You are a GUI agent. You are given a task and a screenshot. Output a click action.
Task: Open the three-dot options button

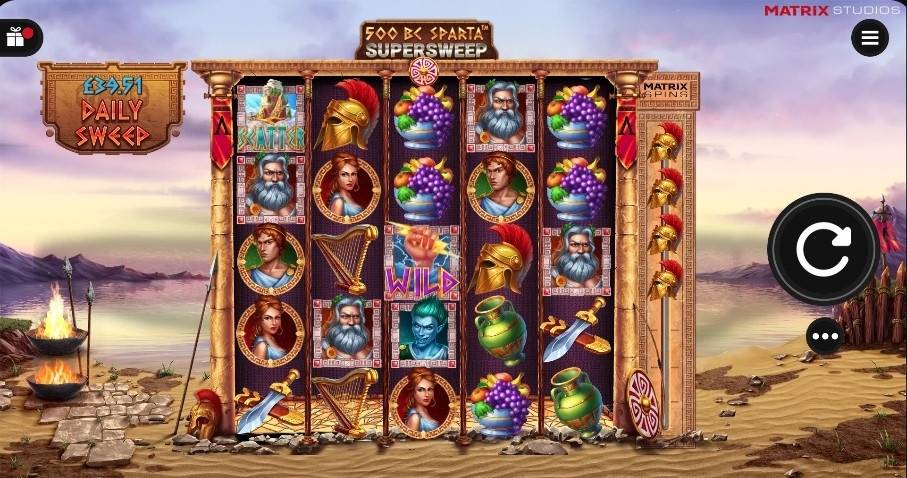825,336
